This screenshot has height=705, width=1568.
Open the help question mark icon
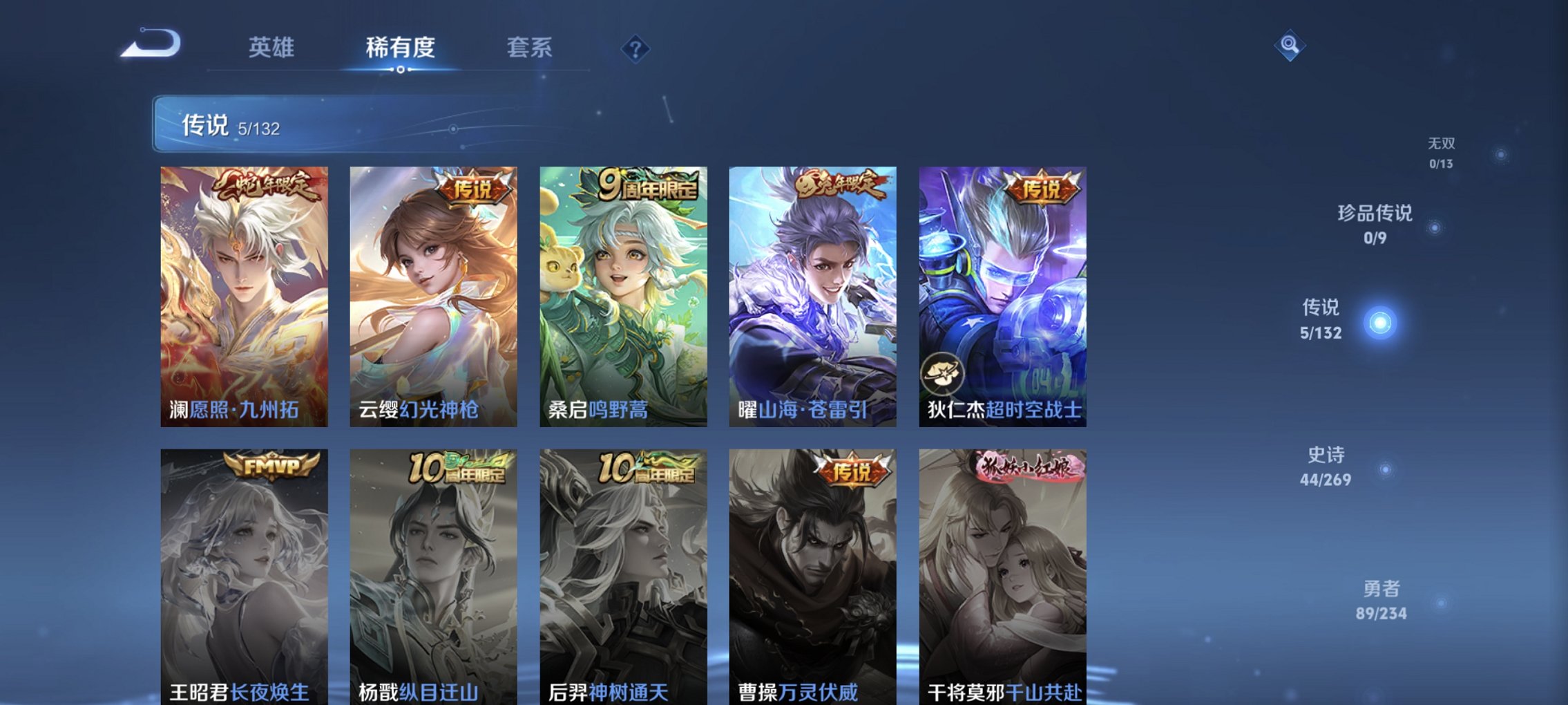coord(636,48)
